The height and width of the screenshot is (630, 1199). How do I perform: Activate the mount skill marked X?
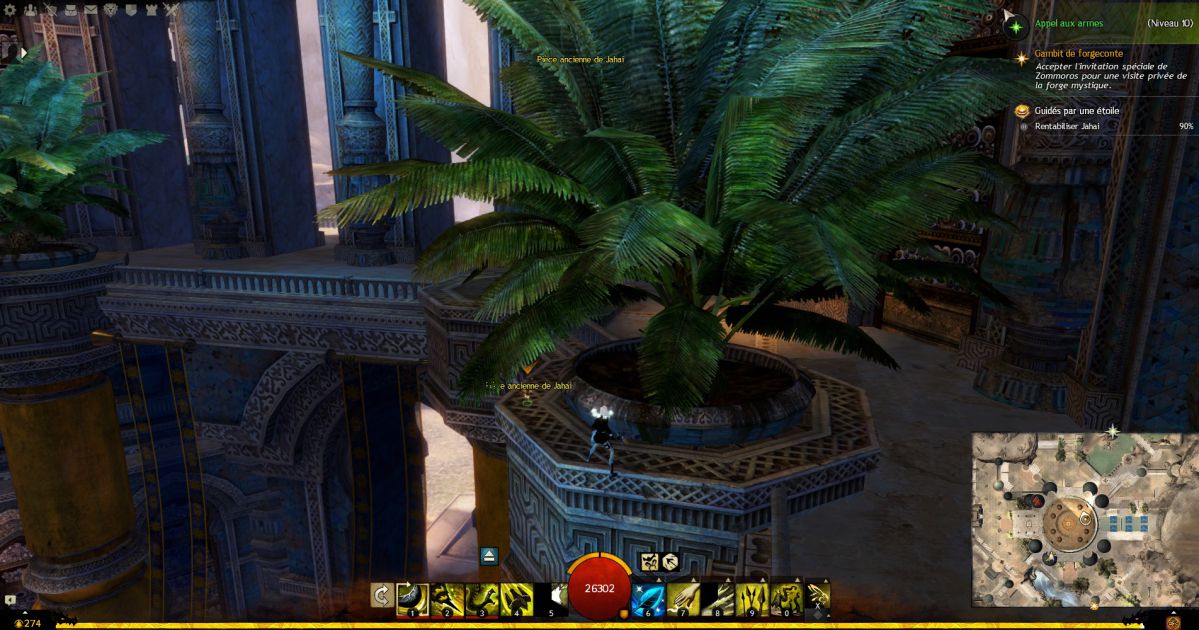[x=818, y=597]
